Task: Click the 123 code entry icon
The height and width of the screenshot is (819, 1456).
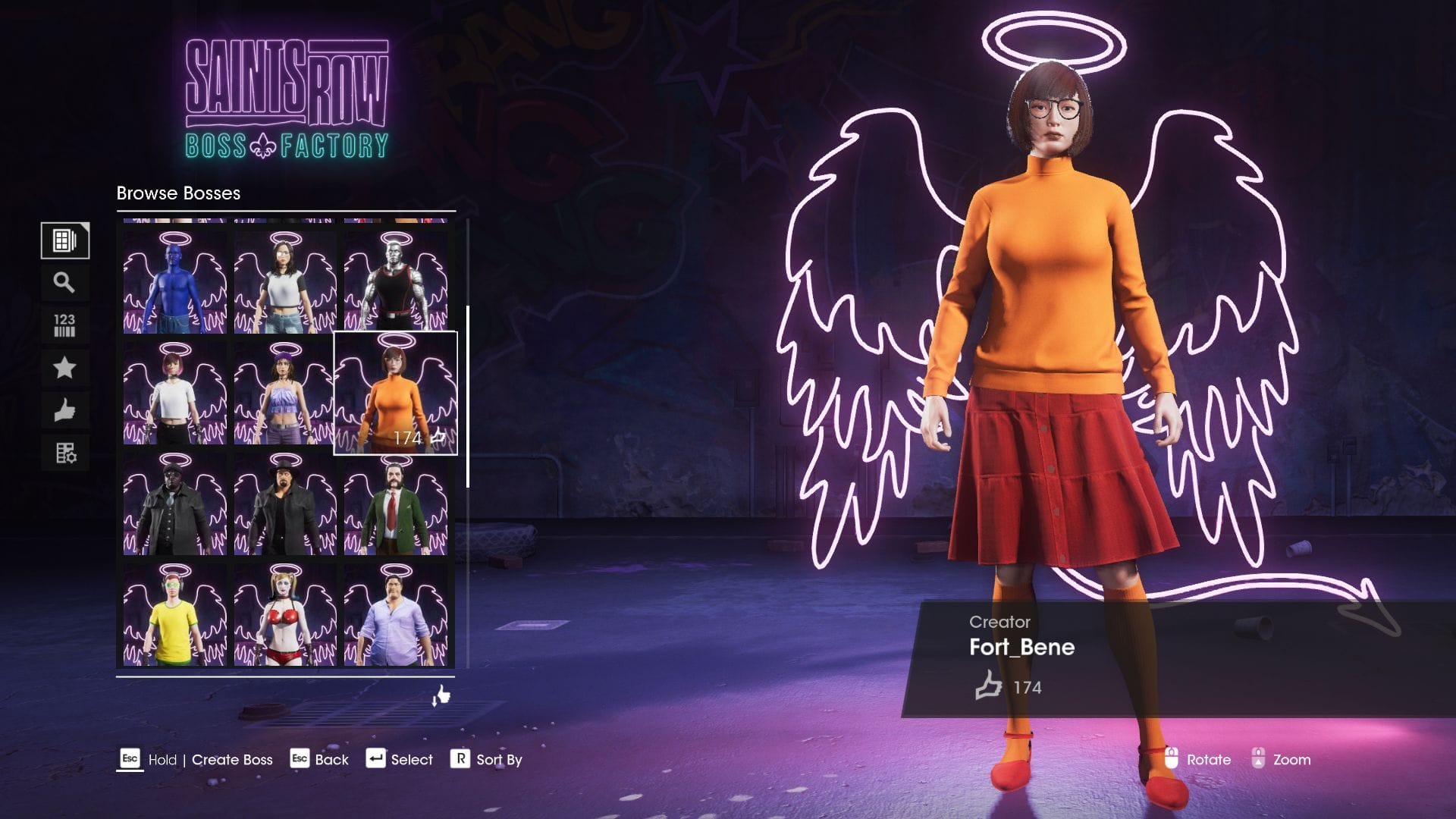Action: coord(65,325)
